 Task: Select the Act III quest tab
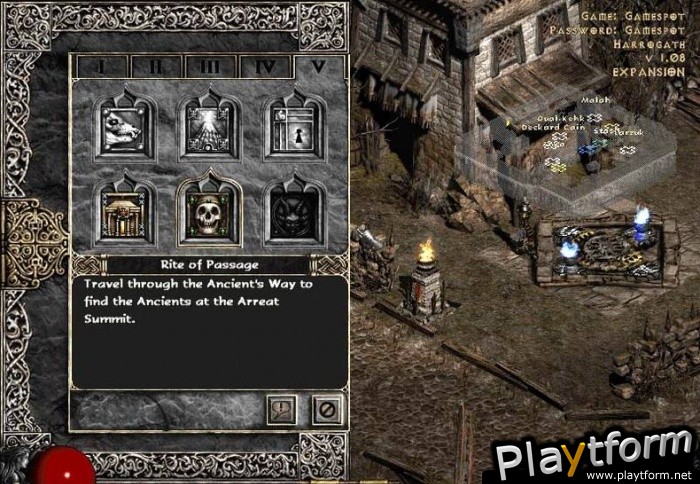coord(210,67)
